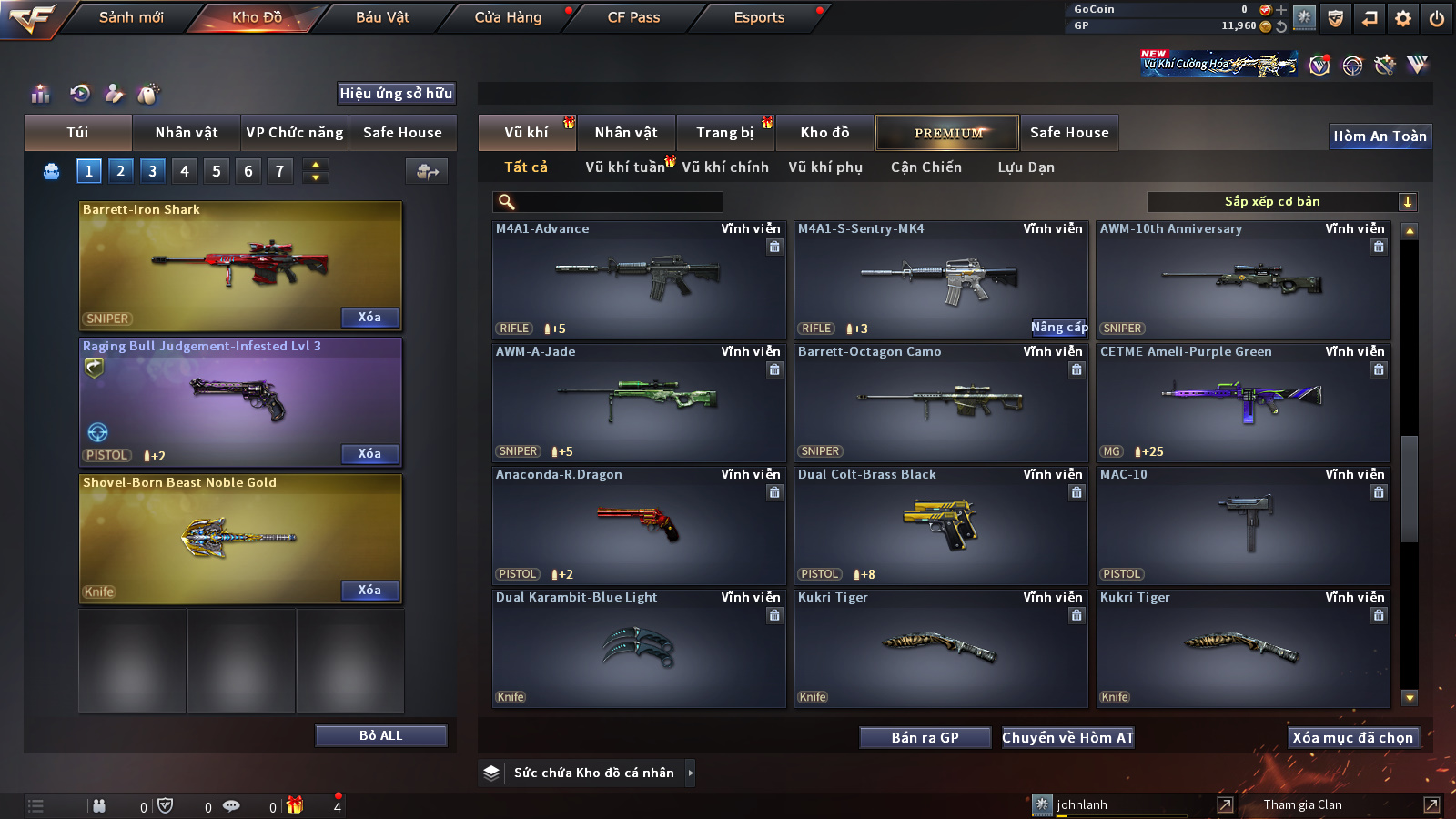The width and height of the screenshot is (1456, 819).
Task: Open the CF Pass menu
Action: (x=633, y=17)
